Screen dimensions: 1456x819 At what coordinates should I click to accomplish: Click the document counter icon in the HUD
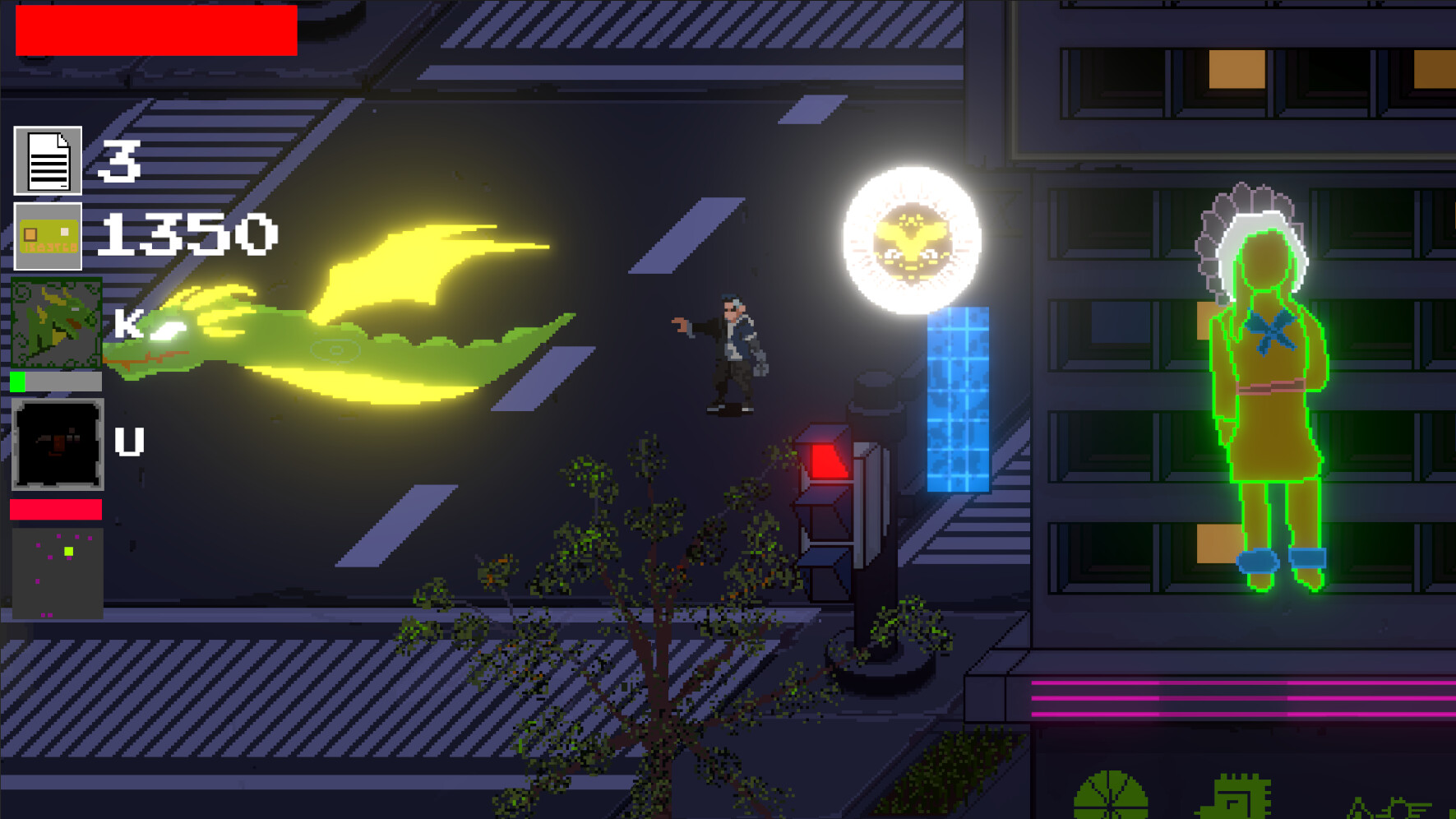tap(47, 160)
